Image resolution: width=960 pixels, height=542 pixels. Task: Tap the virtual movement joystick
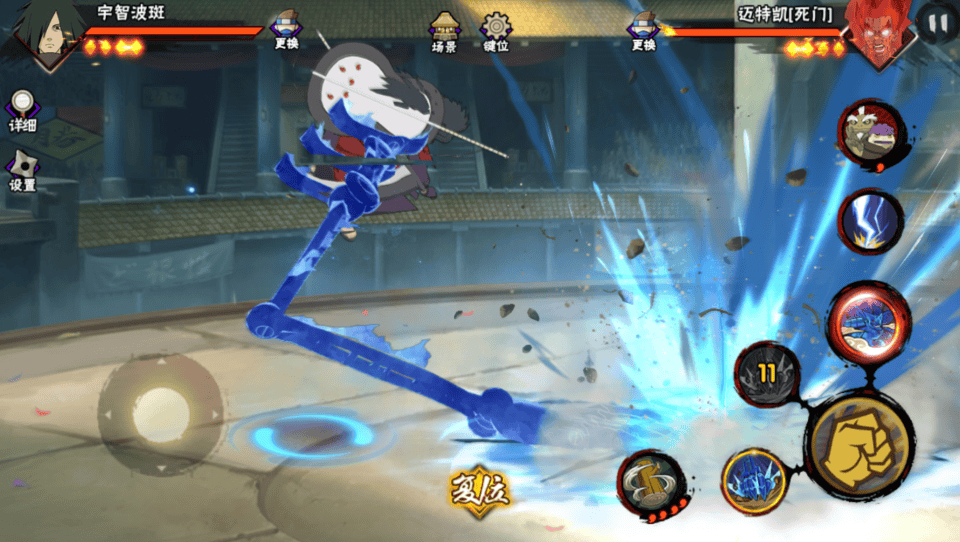161,412
